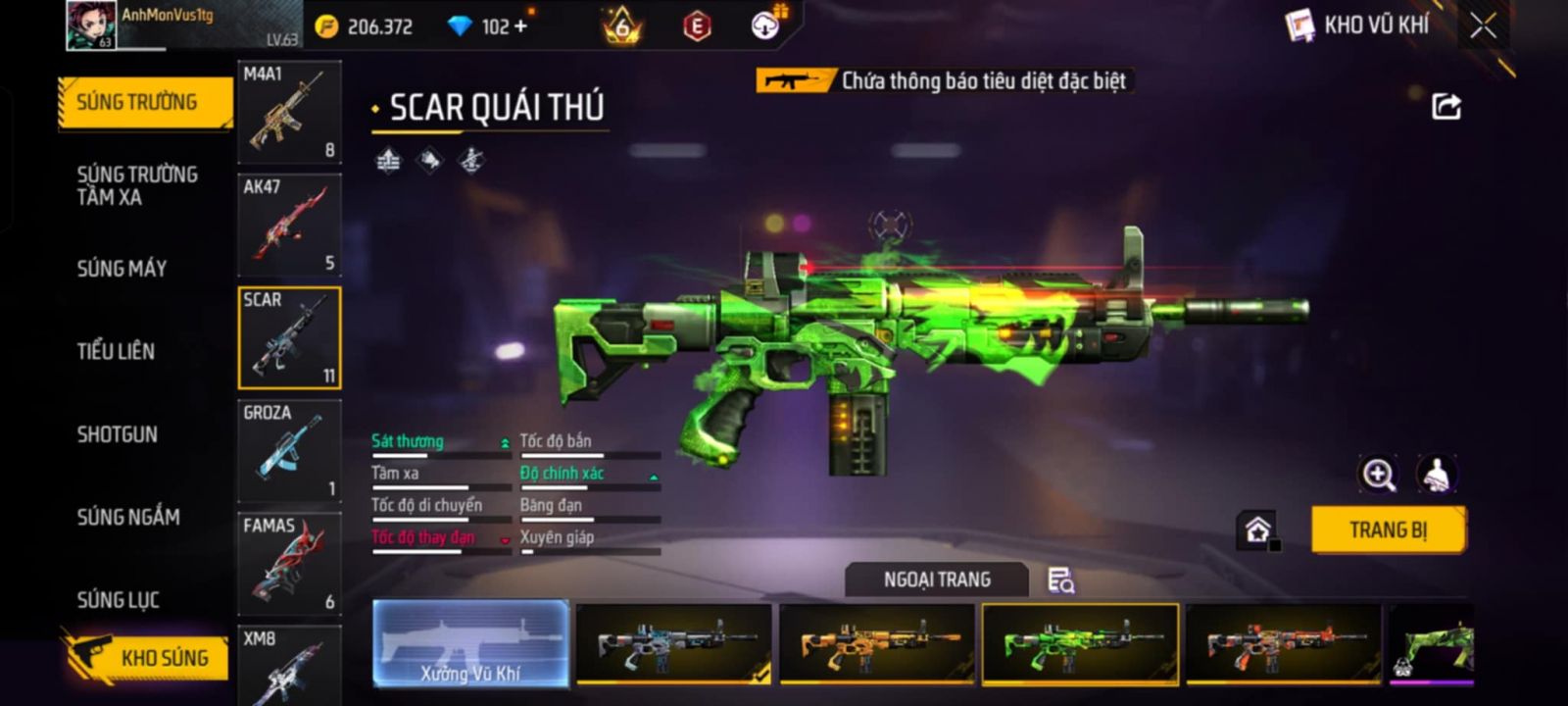Switch to TIỂU LIÊN category
The width and height of the screenshot is (1568, 706).
(116, 351)
